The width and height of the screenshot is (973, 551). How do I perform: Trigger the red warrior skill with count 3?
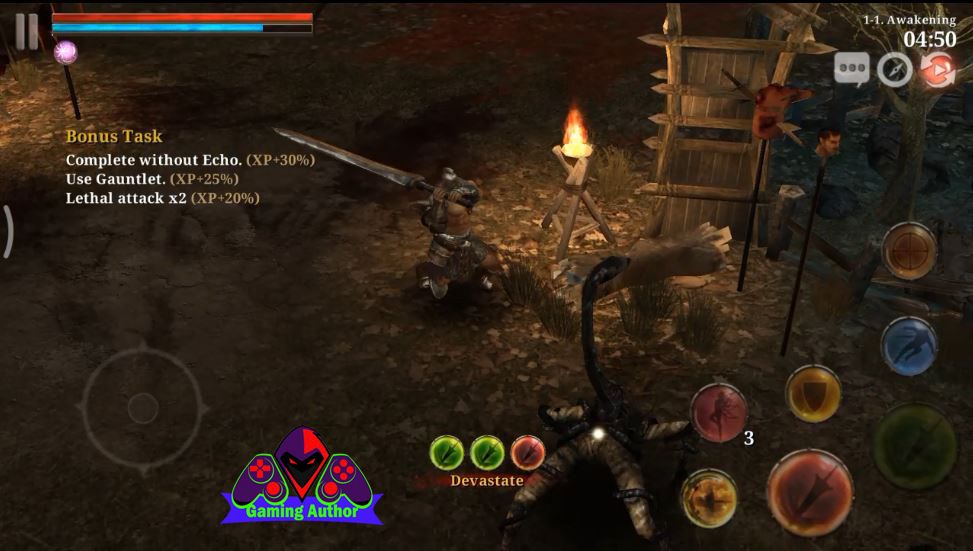[x=719, y=411]
